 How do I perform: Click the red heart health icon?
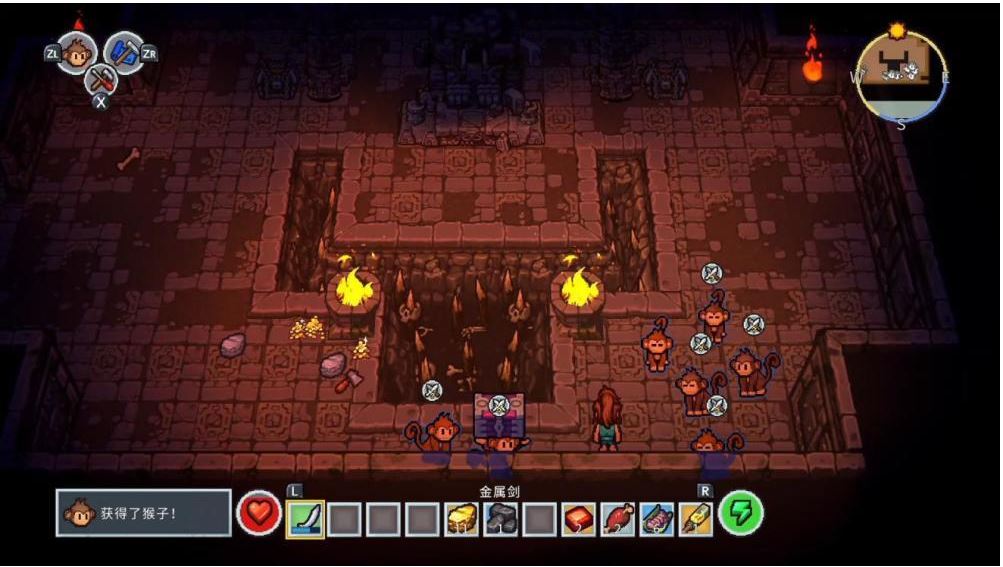pos(258,514)
